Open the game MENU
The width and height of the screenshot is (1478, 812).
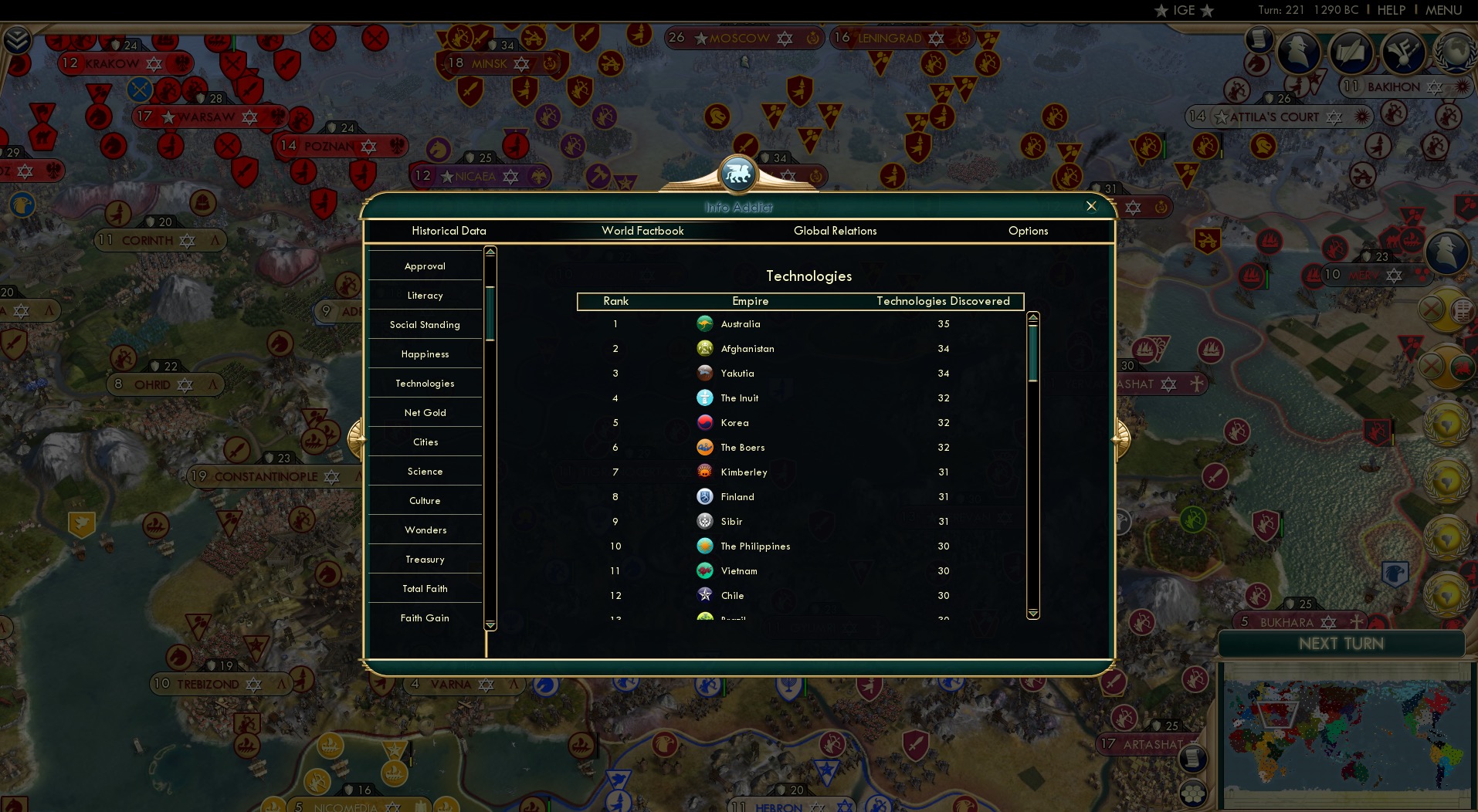1442,10
